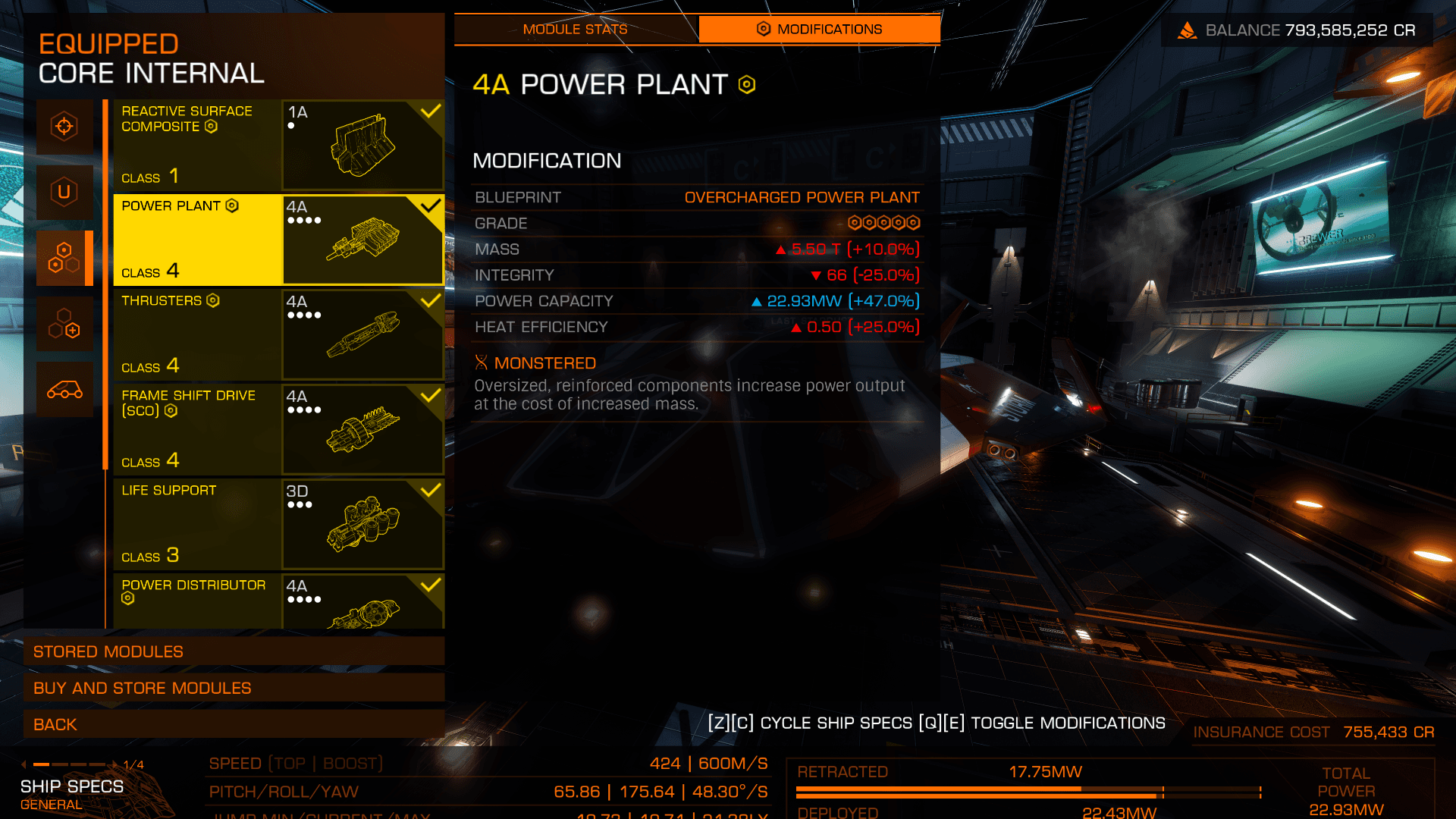Screen dimensions: 1456x819
Task: Open the hardpoints crosshair category
Action: tap(64, 127)
